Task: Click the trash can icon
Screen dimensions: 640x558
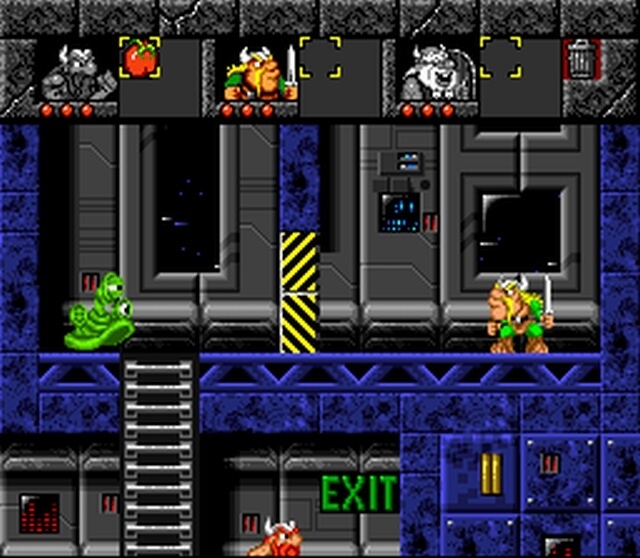Action: point(579,59)
